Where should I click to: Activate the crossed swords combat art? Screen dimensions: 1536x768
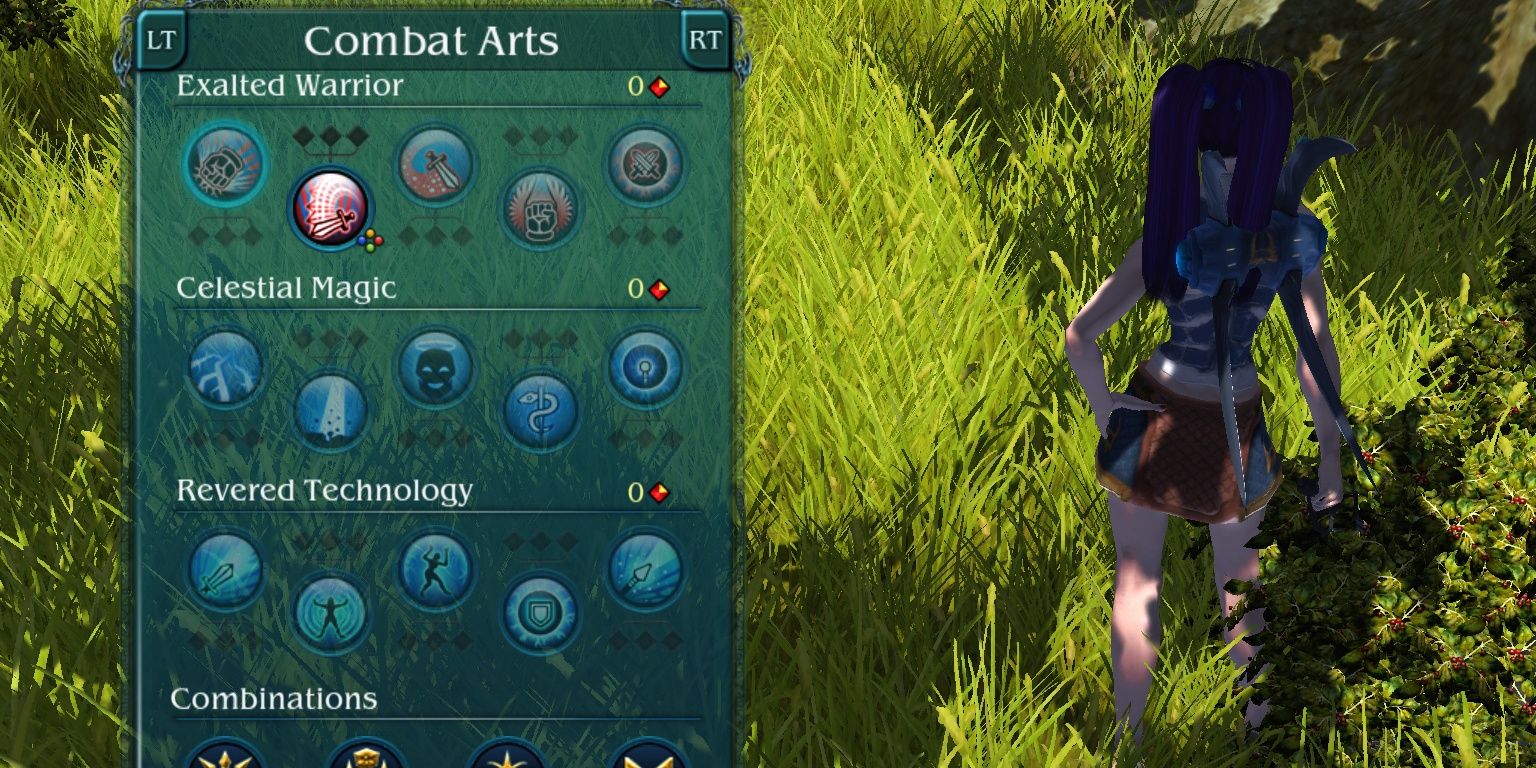[x=645, y=165]
